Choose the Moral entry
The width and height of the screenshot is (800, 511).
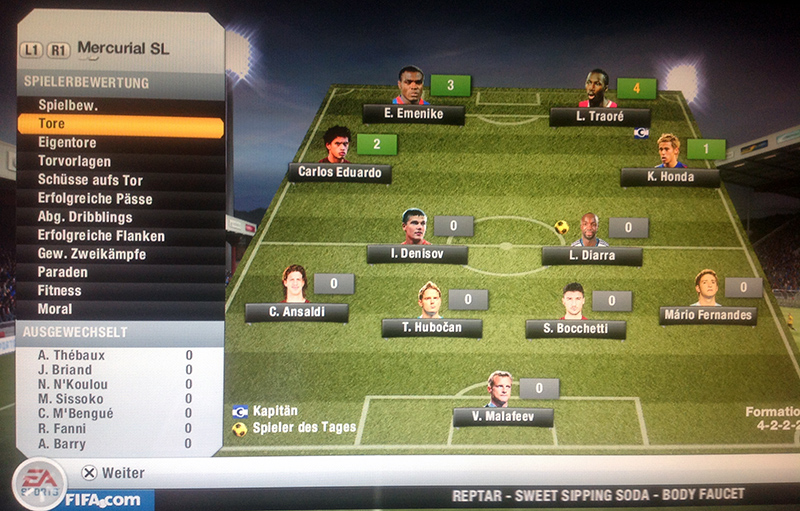[x=119, y=309]
